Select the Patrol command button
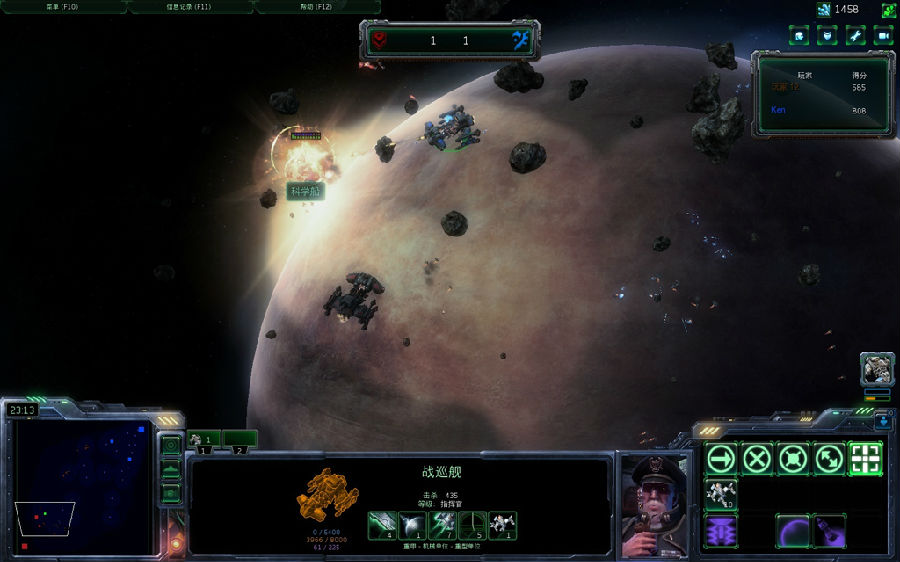 coord(829,459)
